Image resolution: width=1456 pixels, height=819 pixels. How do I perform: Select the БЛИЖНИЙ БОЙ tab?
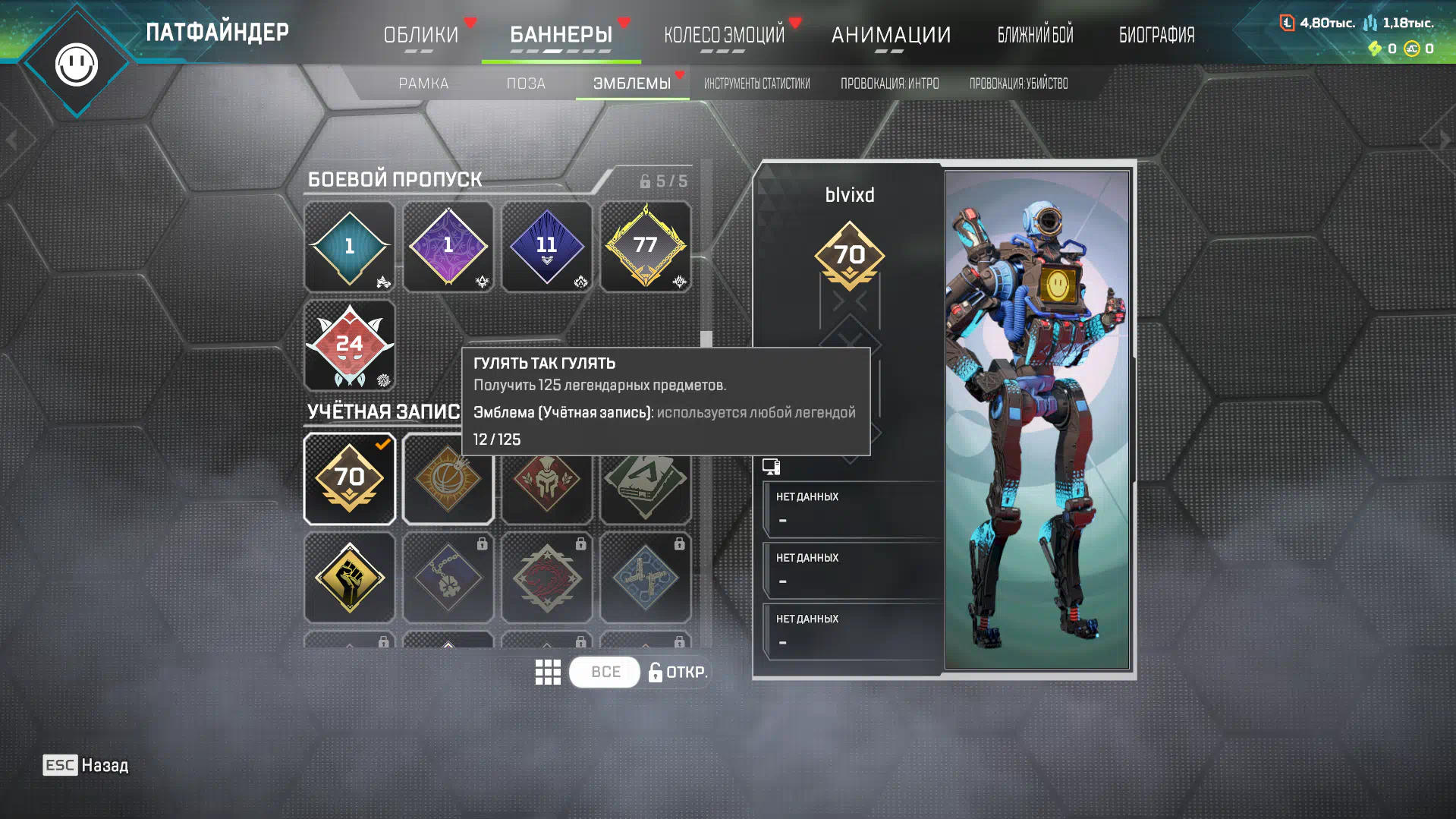coord(1035,35)
